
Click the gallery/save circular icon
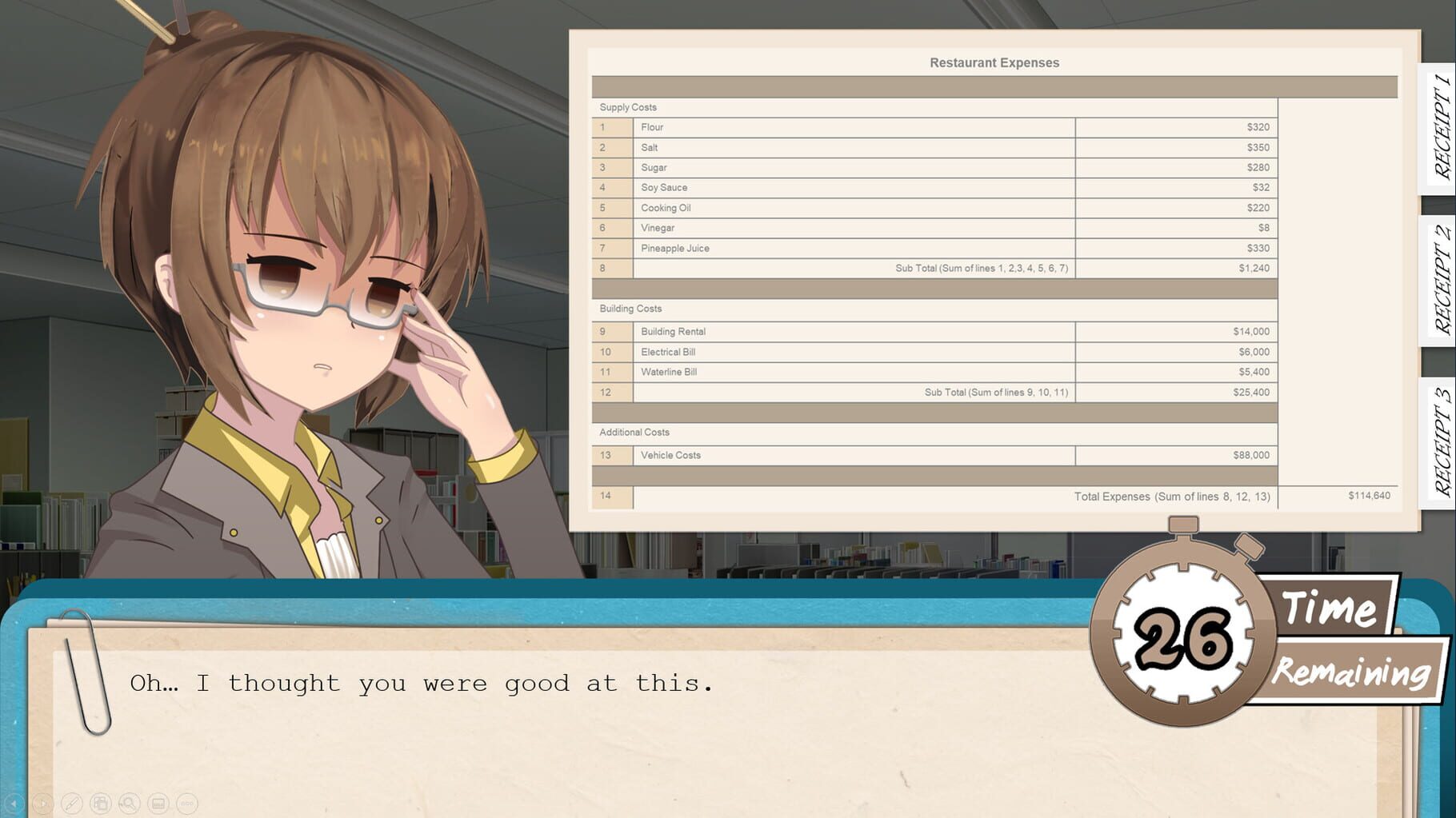(100, 804)
